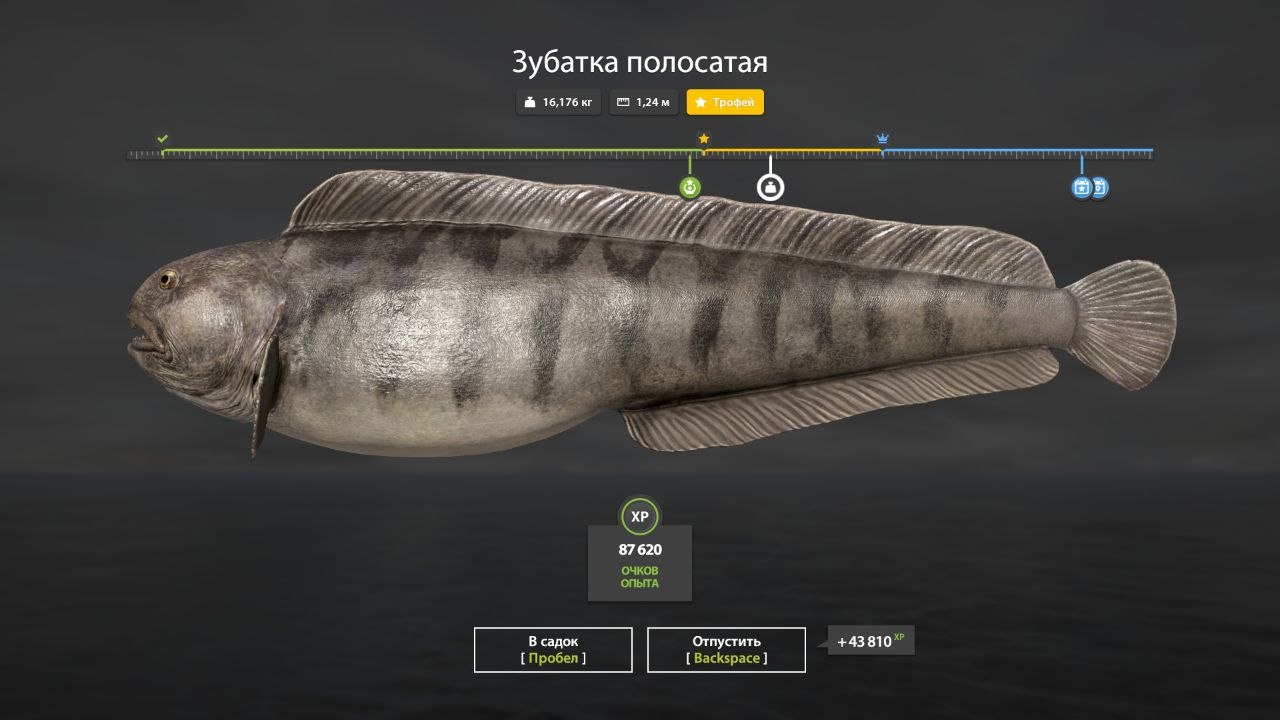1280x720 pixels.
Task: Open the first blue daily record icon
Action: pos(1081,187)
